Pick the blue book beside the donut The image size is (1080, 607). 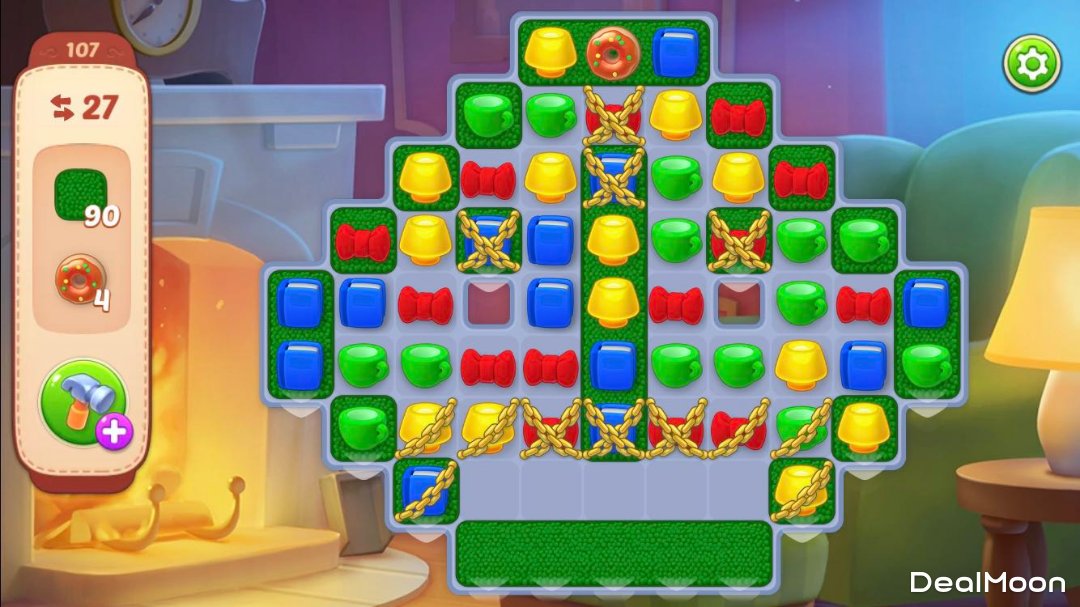point(674,51)
